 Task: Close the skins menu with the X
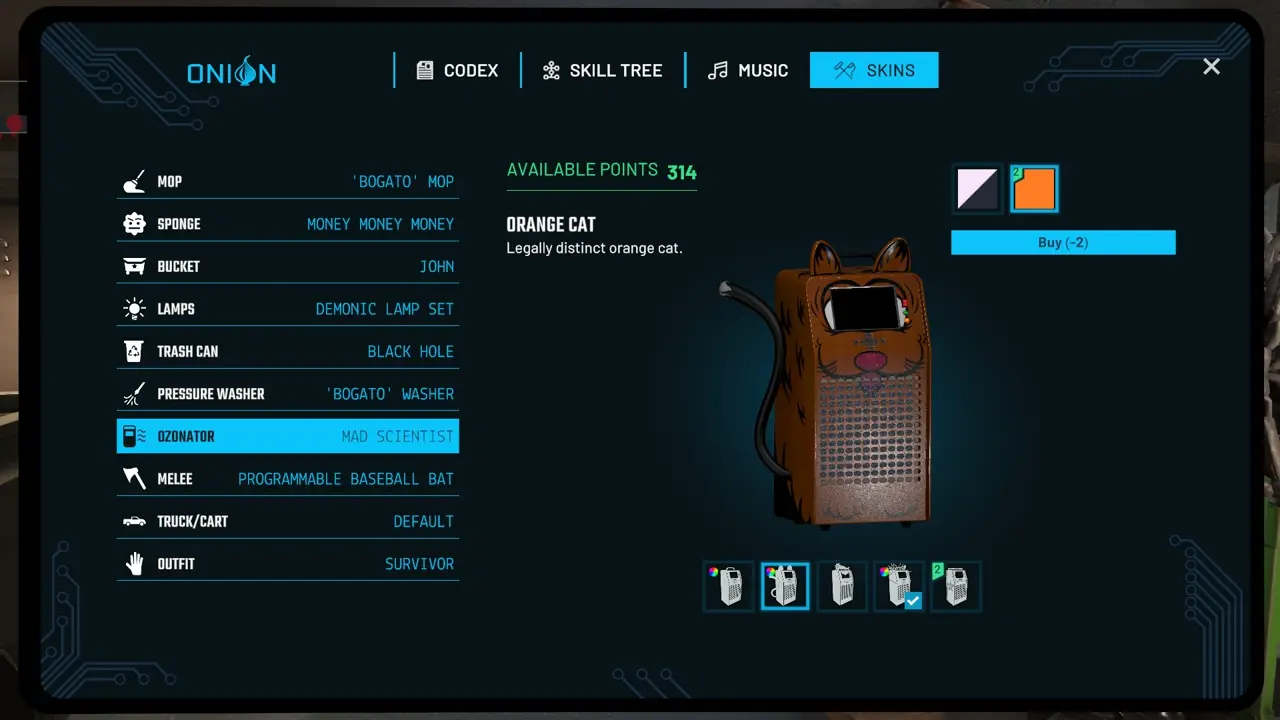[1211, 67]
